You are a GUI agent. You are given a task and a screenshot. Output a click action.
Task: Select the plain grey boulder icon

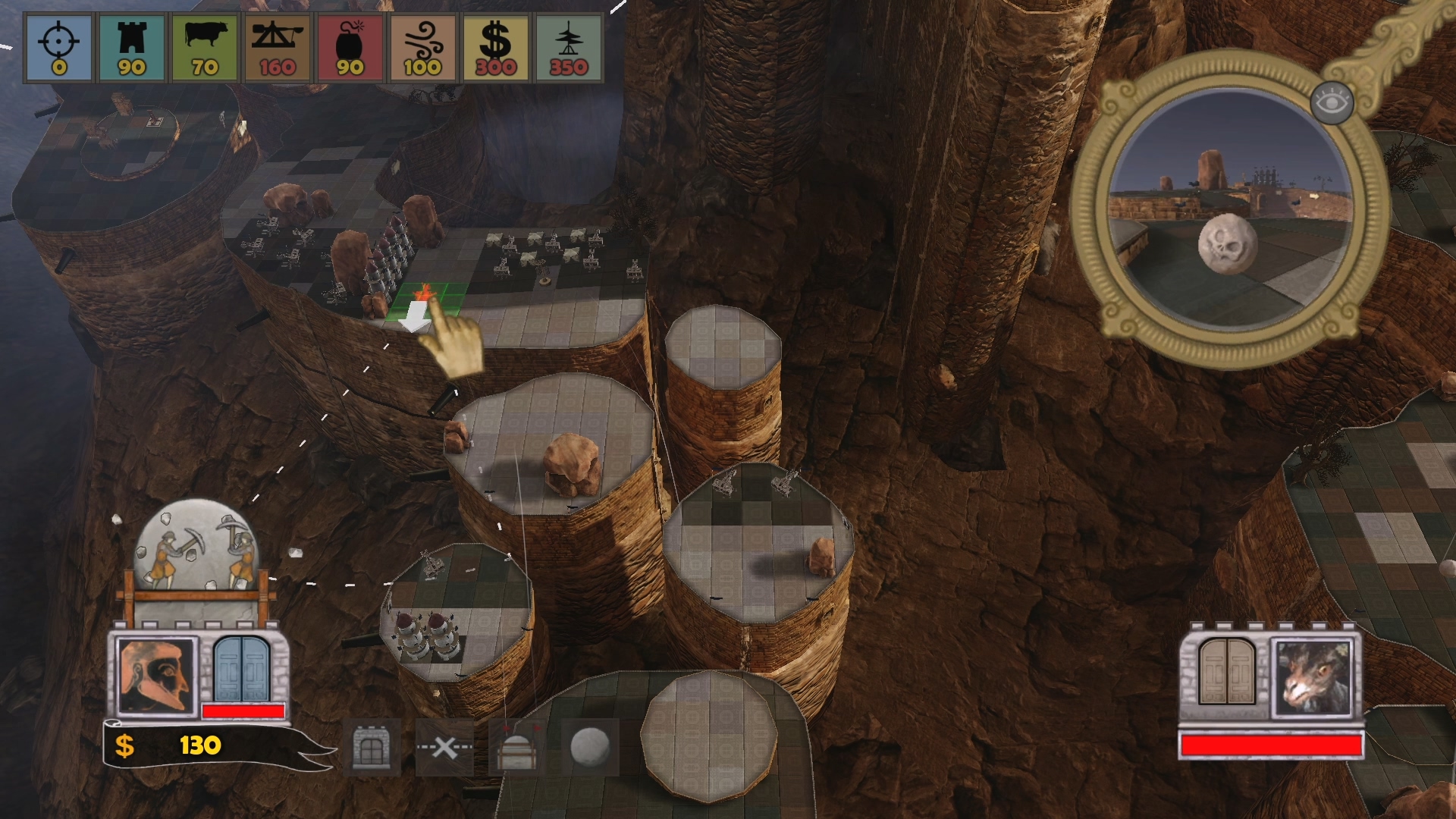point(590,748)
